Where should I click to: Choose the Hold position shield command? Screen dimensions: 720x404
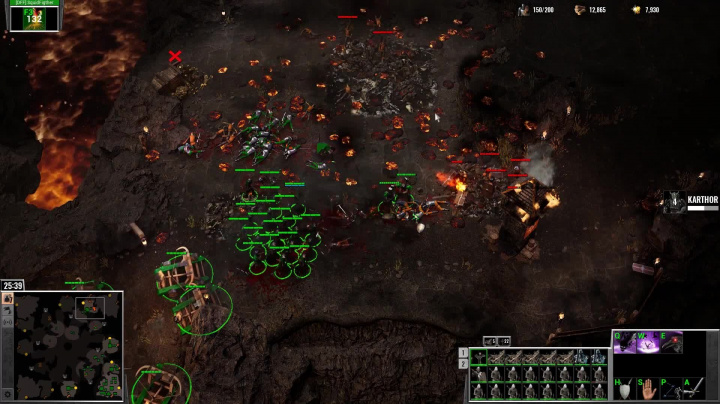625,389
